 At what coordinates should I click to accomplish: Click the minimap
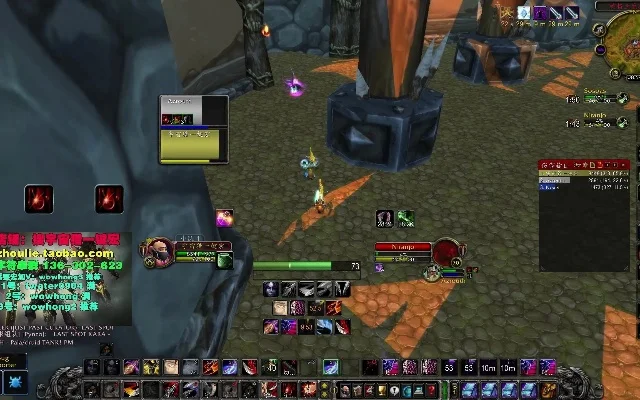pos(618,47)
